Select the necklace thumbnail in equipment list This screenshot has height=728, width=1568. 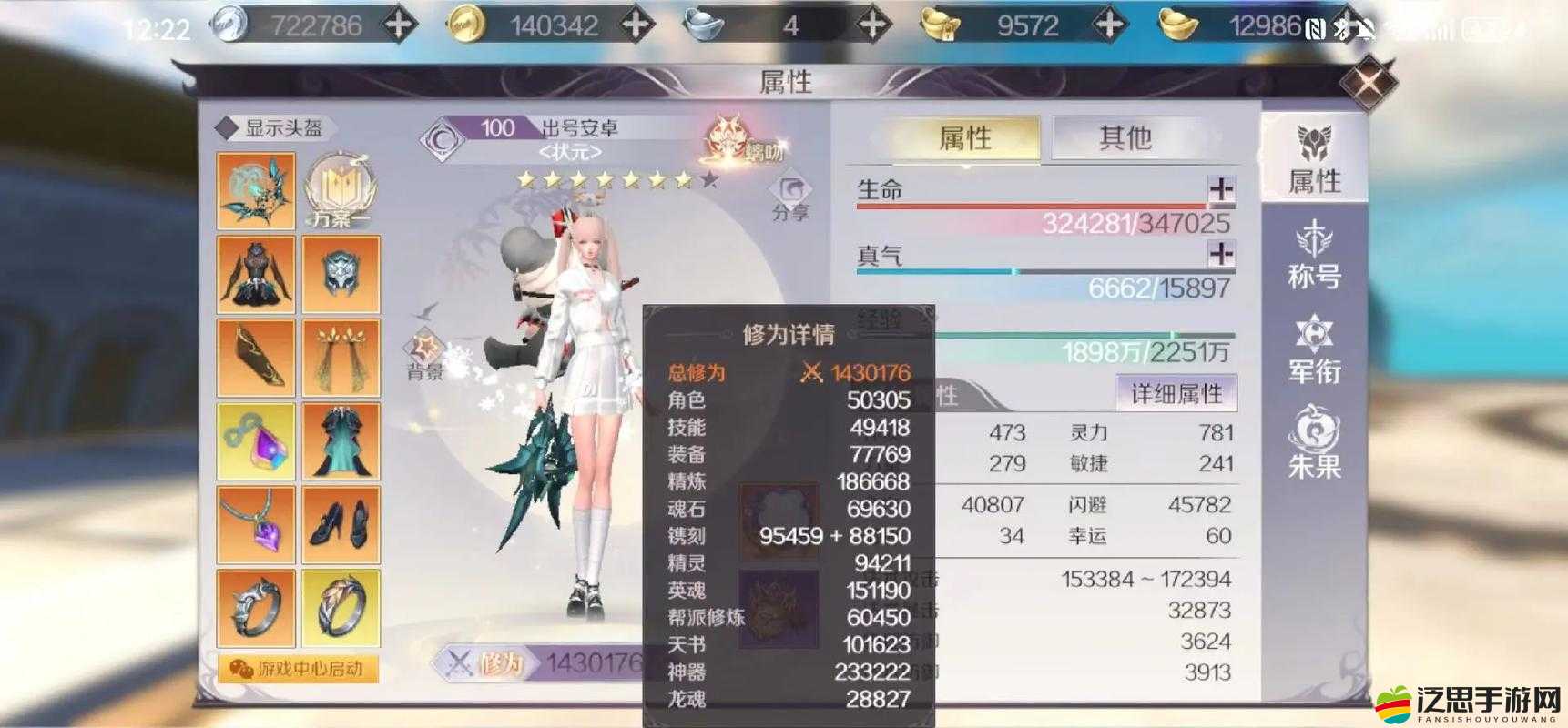point(255,523)
